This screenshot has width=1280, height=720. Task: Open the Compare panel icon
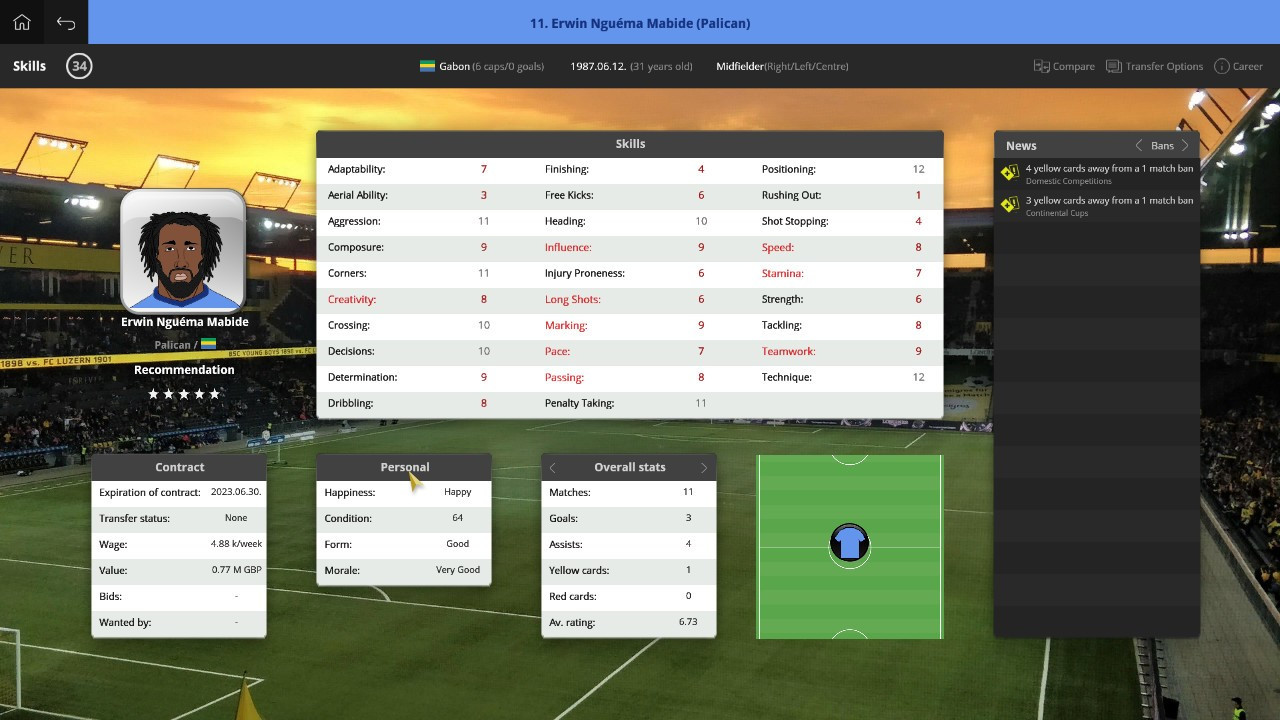pos(1041,66)
